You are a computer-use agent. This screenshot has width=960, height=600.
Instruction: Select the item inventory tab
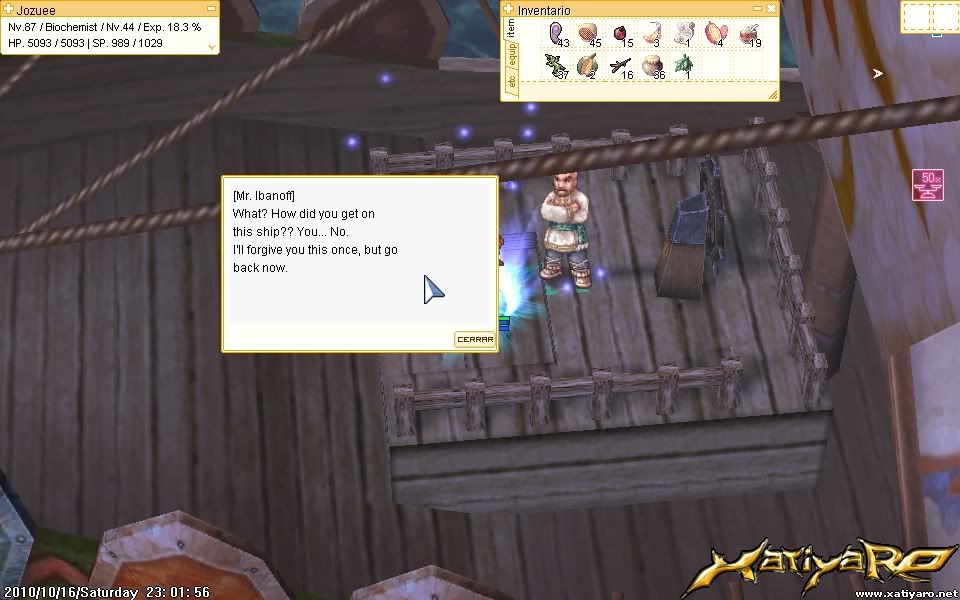(x=510, y=28)
